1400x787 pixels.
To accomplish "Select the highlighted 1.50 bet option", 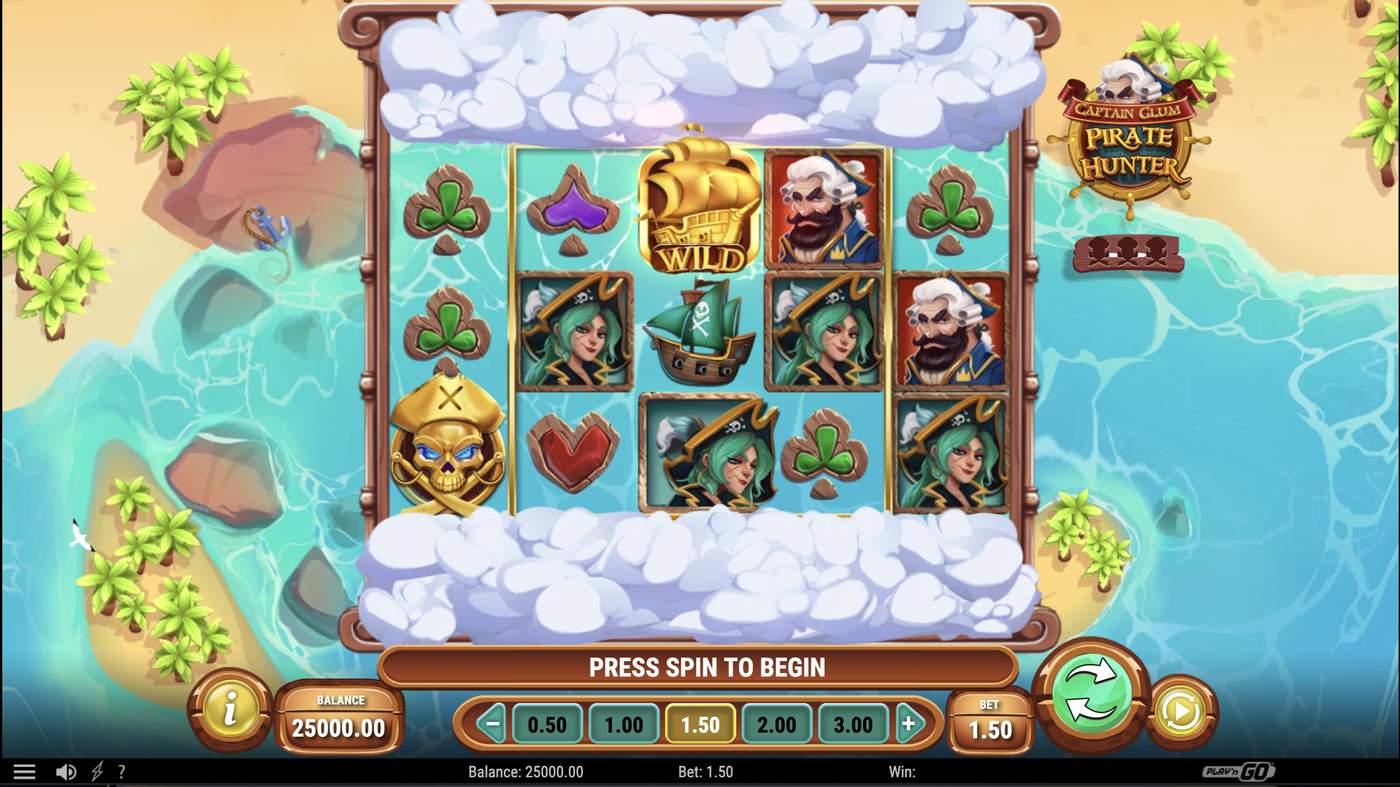I will [x=700, y=723].
